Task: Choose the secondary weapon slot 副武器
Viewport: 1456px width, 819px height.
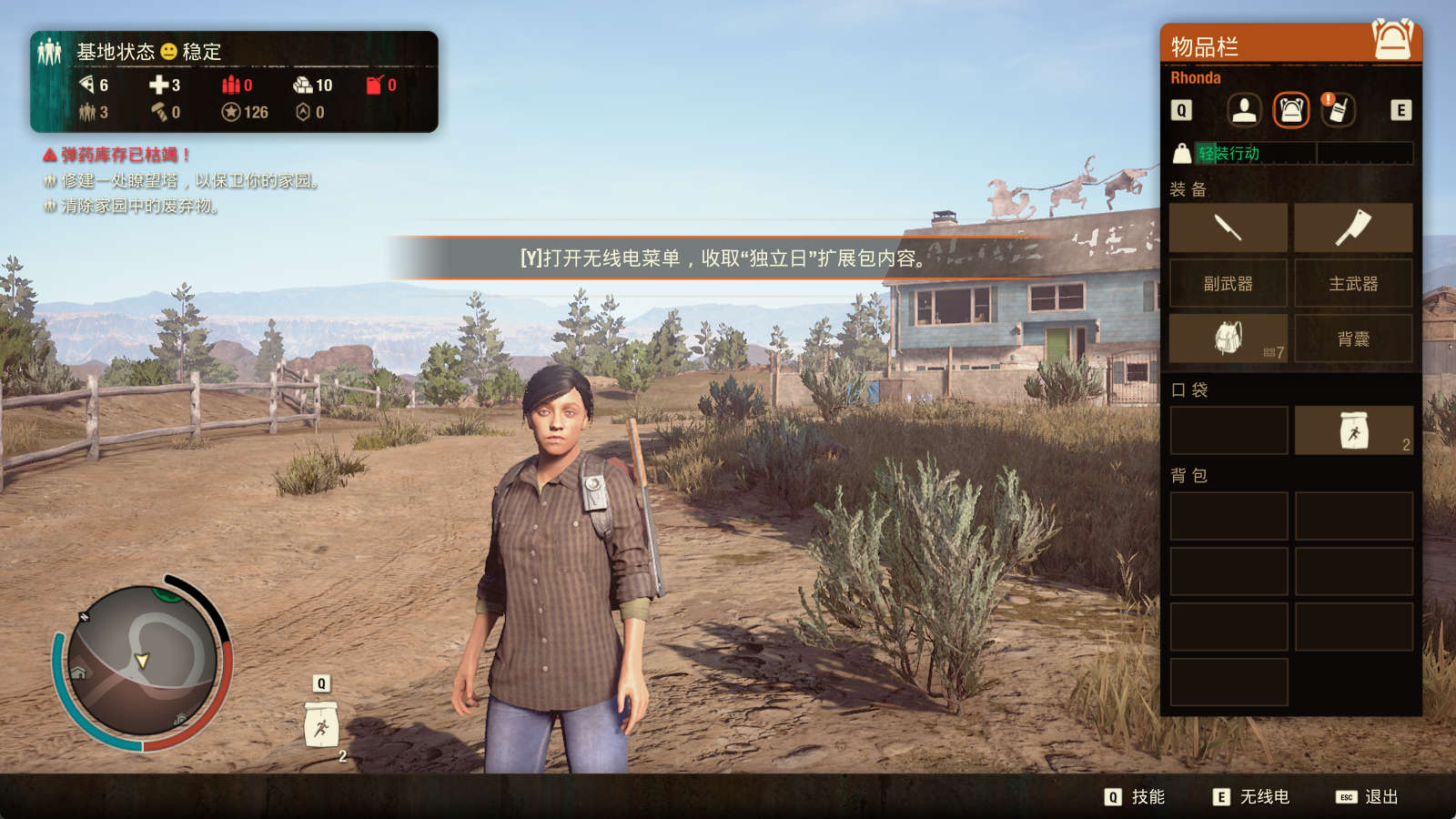Action: click(x=1228, y=284)
